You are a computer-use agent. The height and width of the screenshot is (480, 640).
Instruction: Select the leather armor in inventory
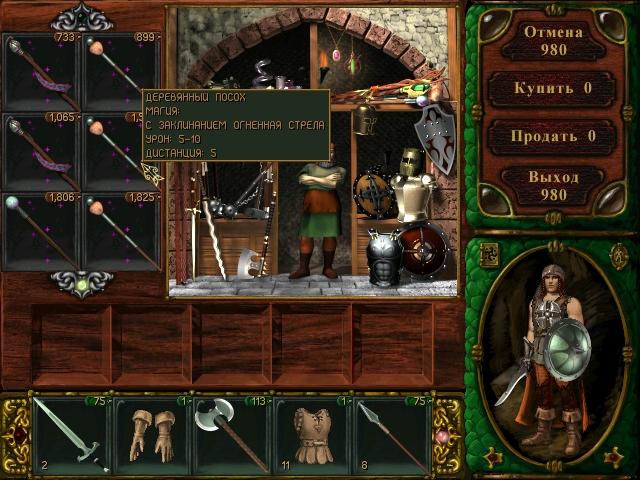[x=312, y=436]
